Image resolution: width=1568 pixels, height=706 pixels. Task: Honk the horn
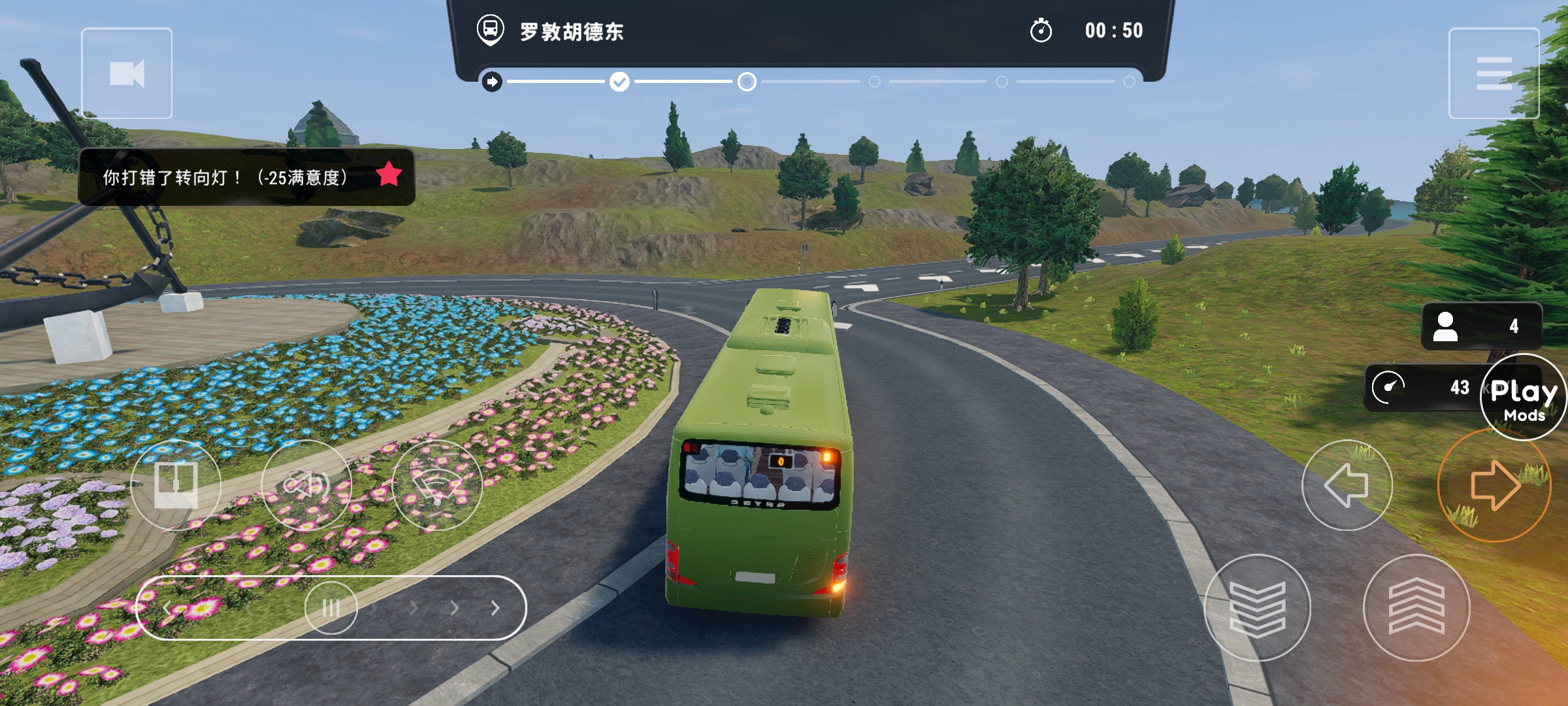coord(306,485)
